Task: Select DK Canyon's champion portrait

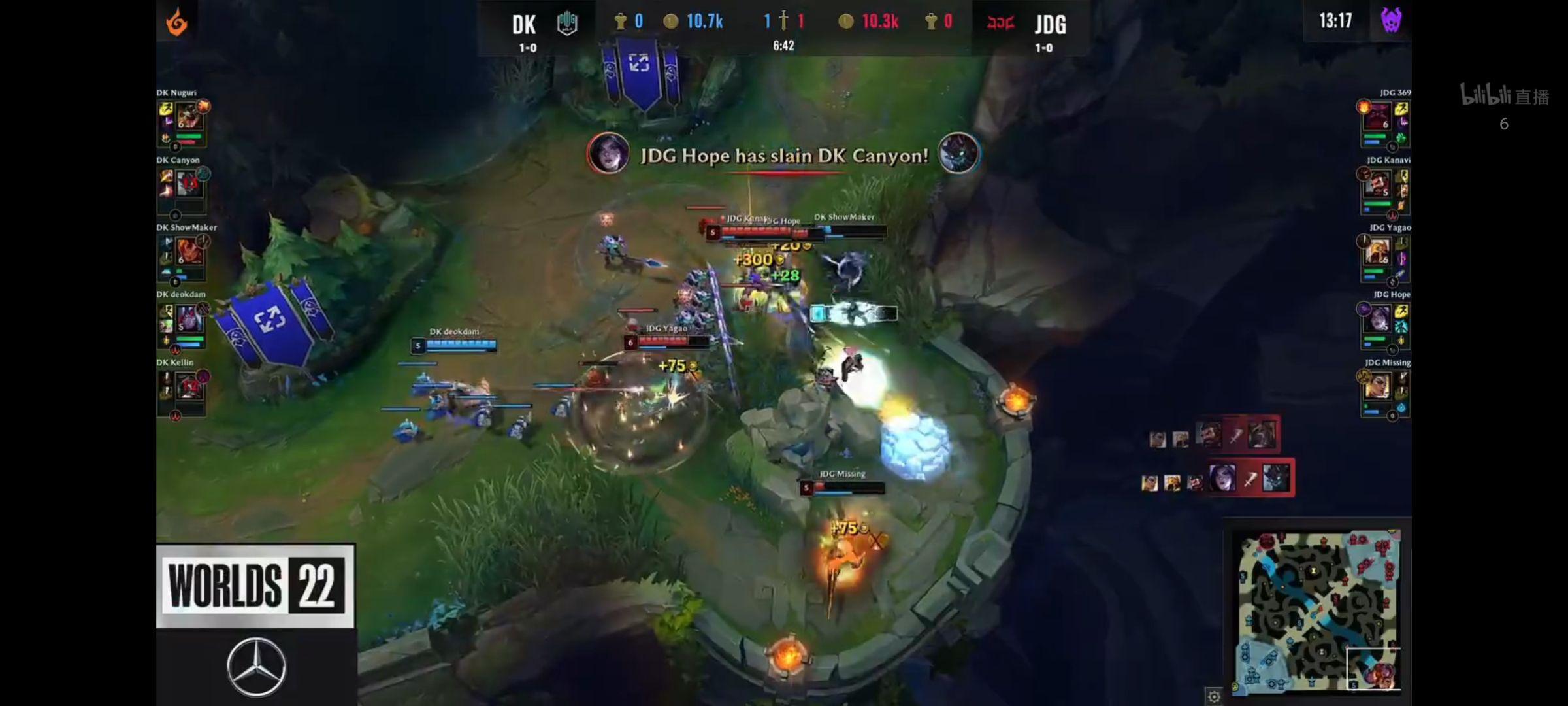Action: (x=188, y=184)
